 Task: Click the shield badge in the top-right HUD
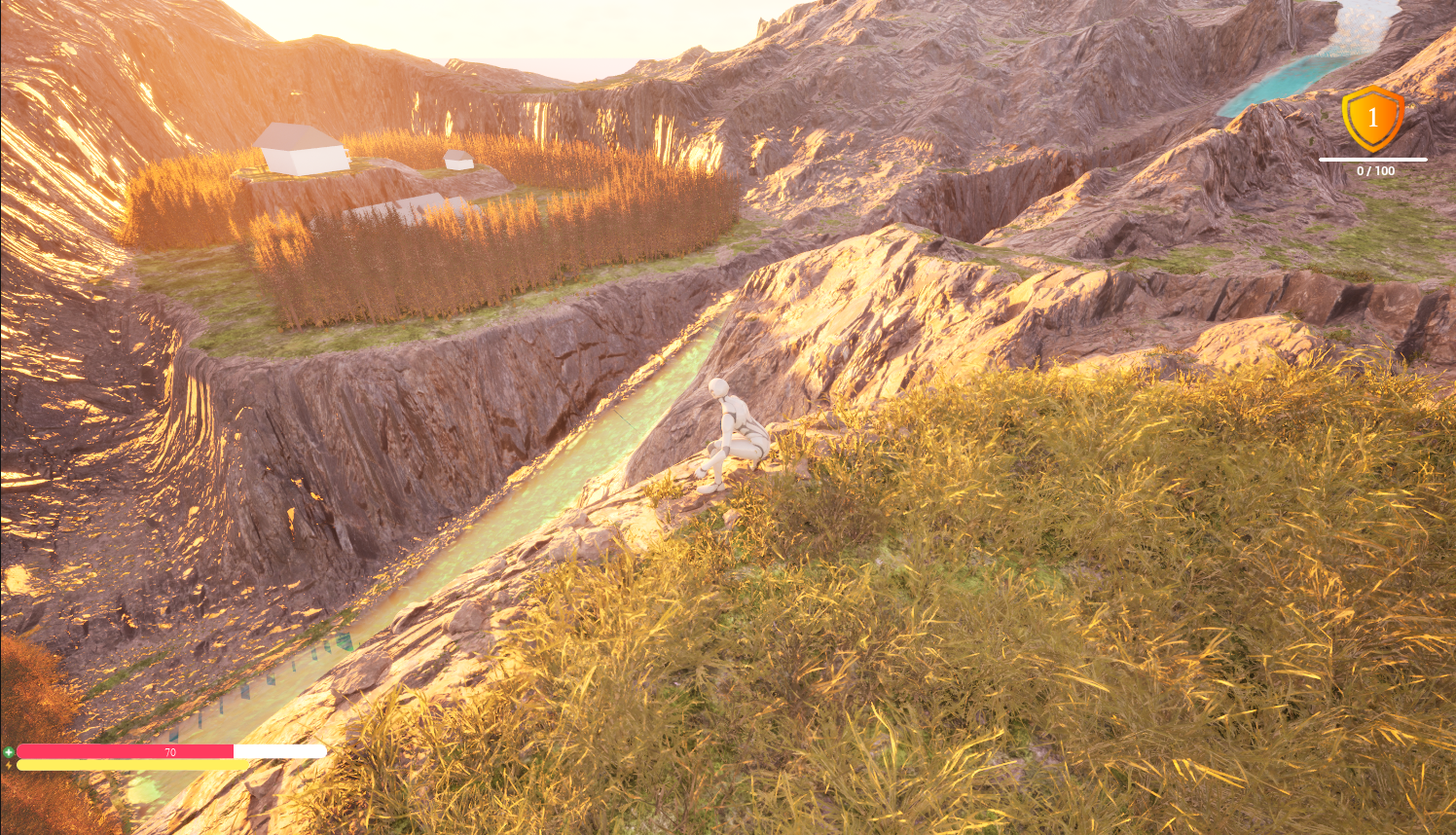tap(1373, 119)
